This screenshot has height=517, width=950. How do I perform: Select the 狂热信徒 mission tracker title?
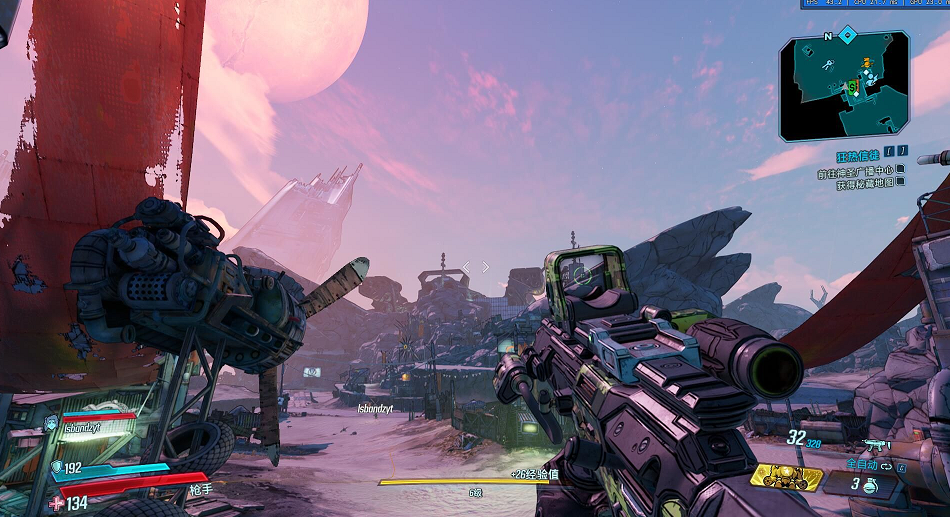859,157
